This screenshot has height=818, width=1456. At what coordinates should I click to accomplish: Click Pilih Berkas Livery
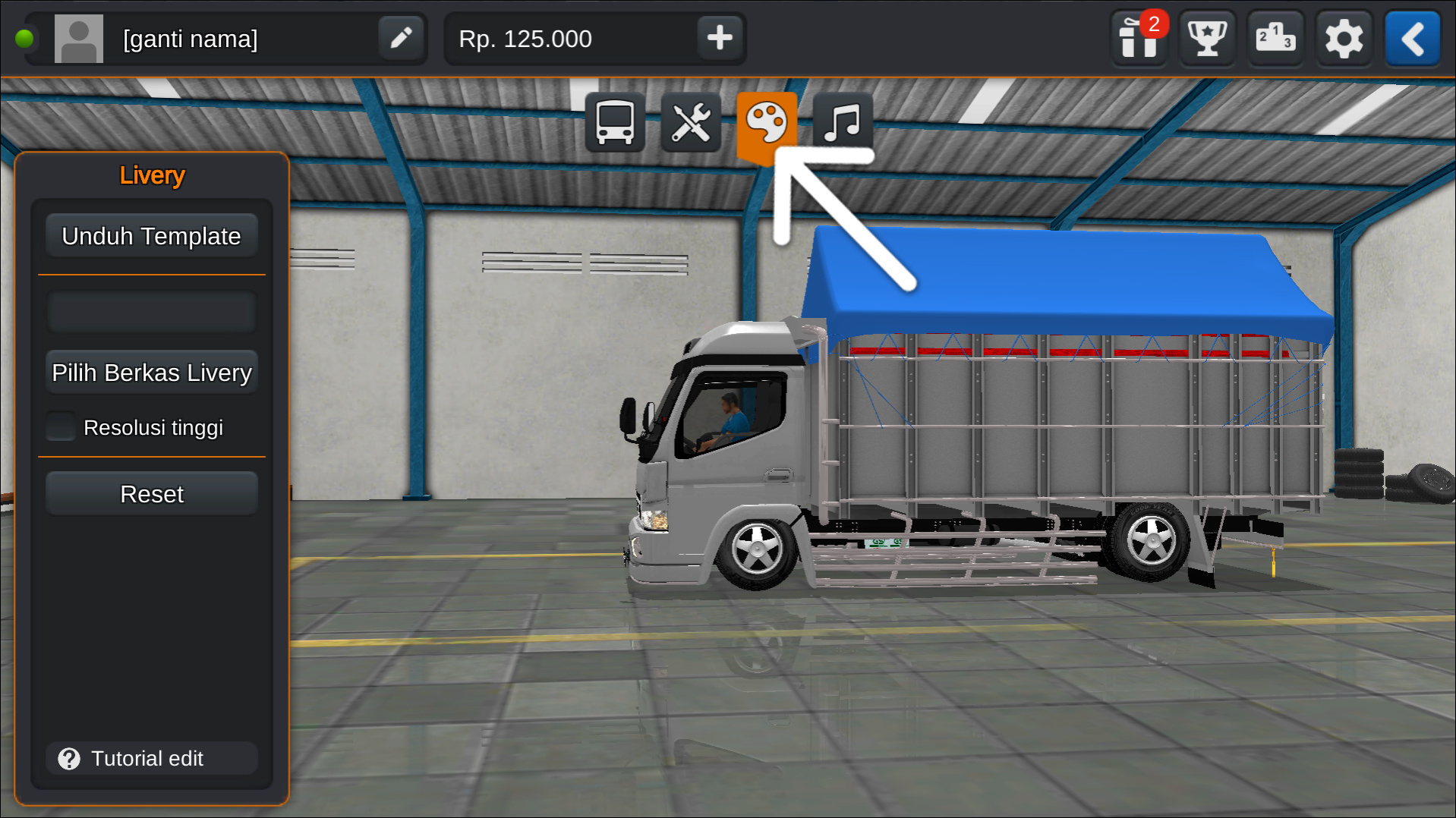click(151, 372)
